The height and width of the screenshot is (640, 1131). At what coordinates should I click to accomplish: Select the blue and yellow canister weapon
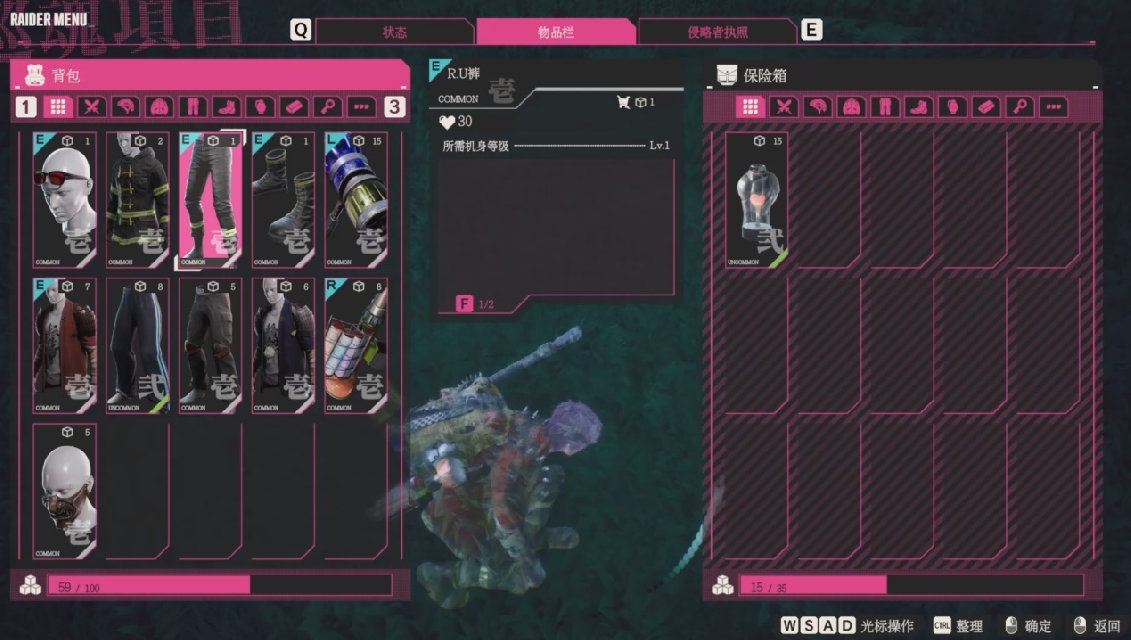point(355,200)
